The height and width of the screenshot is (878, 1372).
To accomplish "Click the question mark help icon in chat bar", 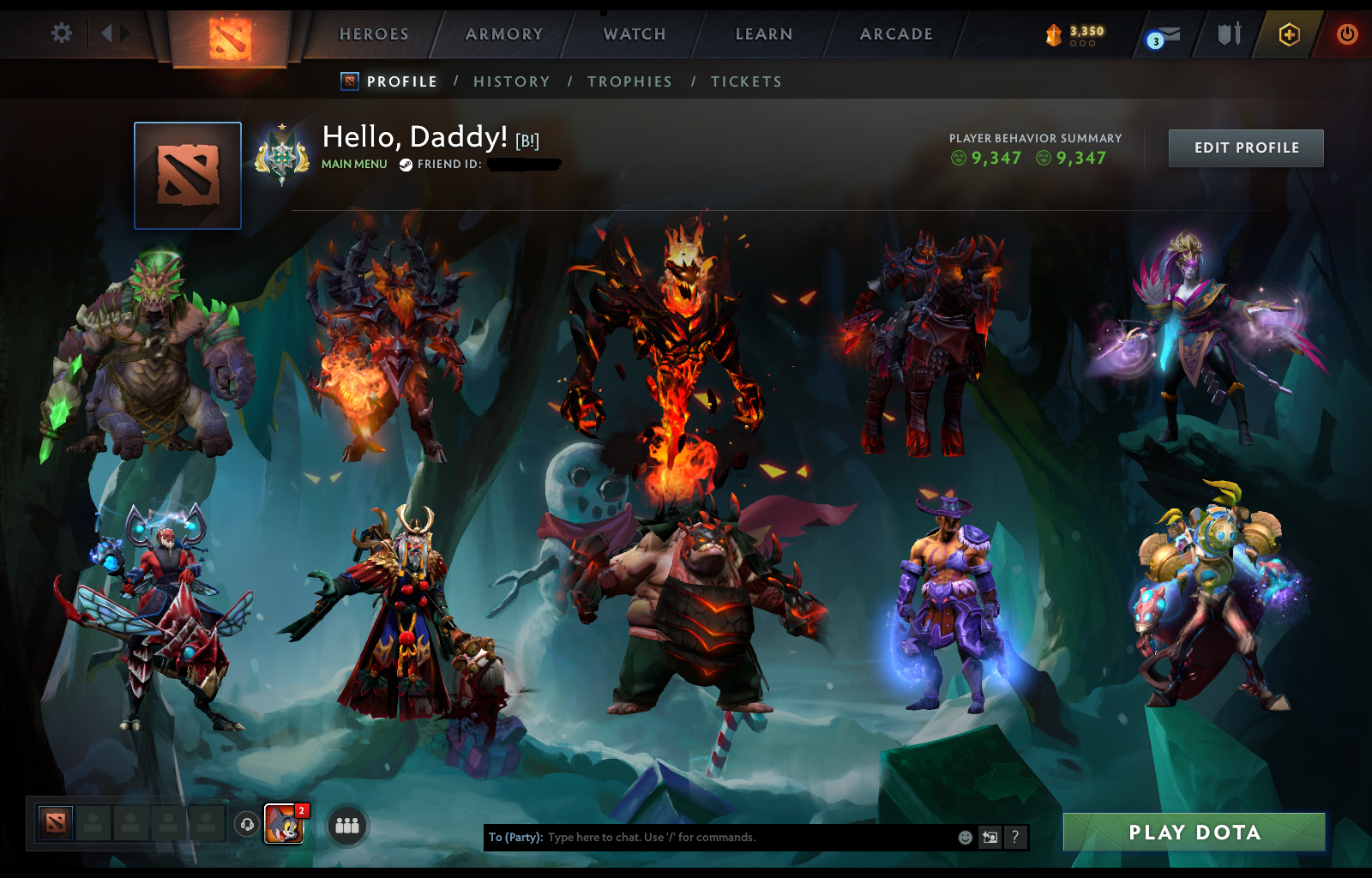I will [x=1015, y=839].
